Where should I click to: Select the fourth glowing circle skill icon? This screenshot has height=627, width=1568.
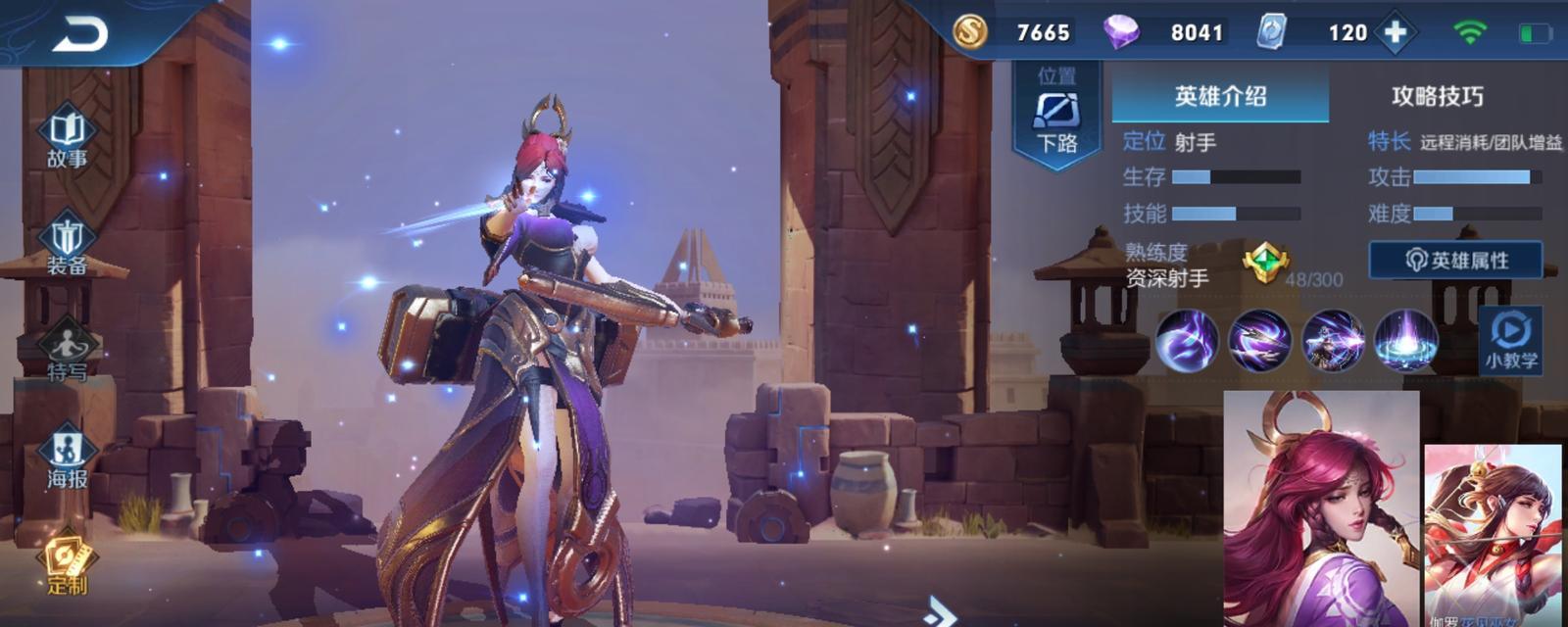pos(1405,341)
